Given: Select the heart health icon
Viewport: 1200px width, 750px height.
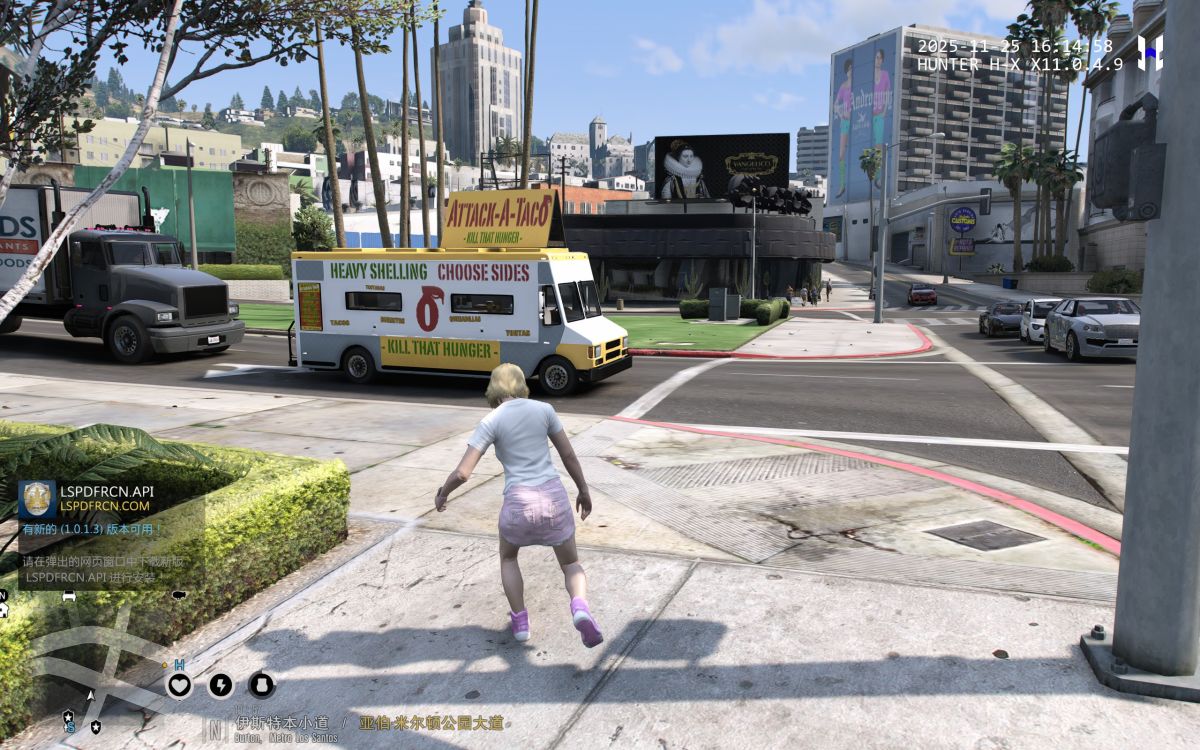Looking at the screenshot, I should tap(179, 685).
